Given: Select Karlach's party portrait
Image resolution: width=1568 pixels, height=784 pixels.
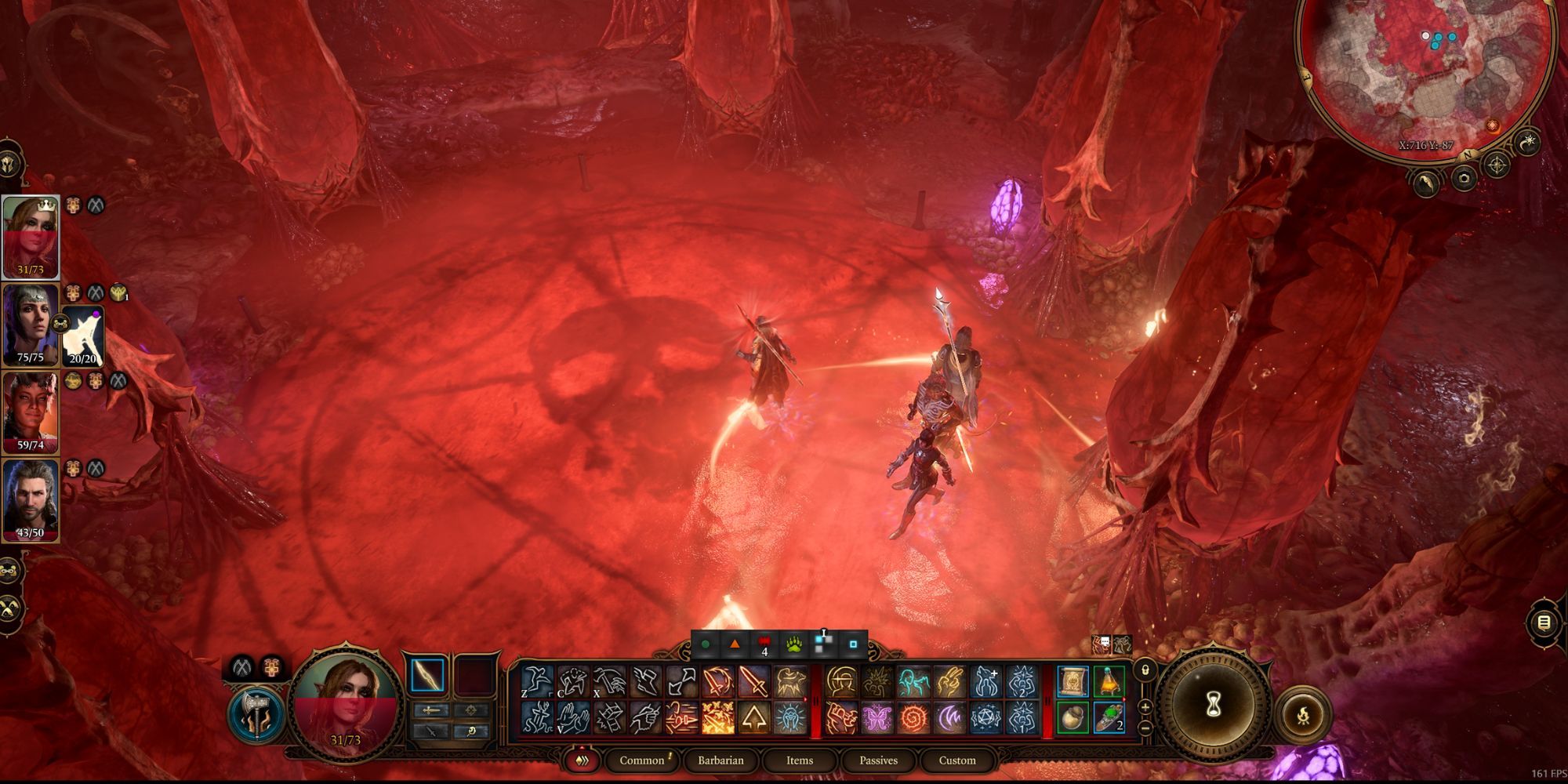Looking at the screenshot, I should point(31,412).
